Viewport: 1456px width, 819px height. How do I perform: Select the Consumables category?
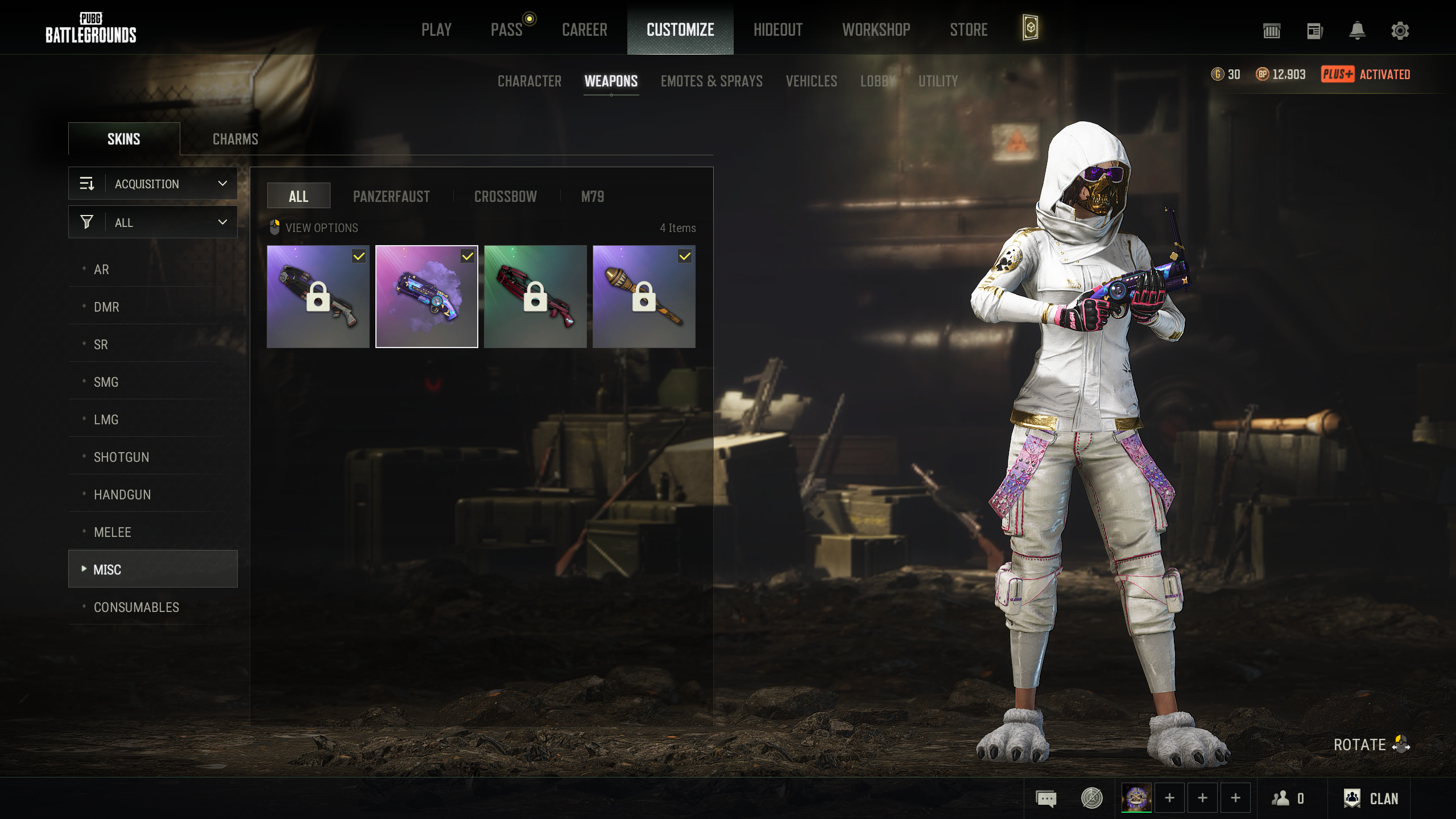tap(136, 607)
